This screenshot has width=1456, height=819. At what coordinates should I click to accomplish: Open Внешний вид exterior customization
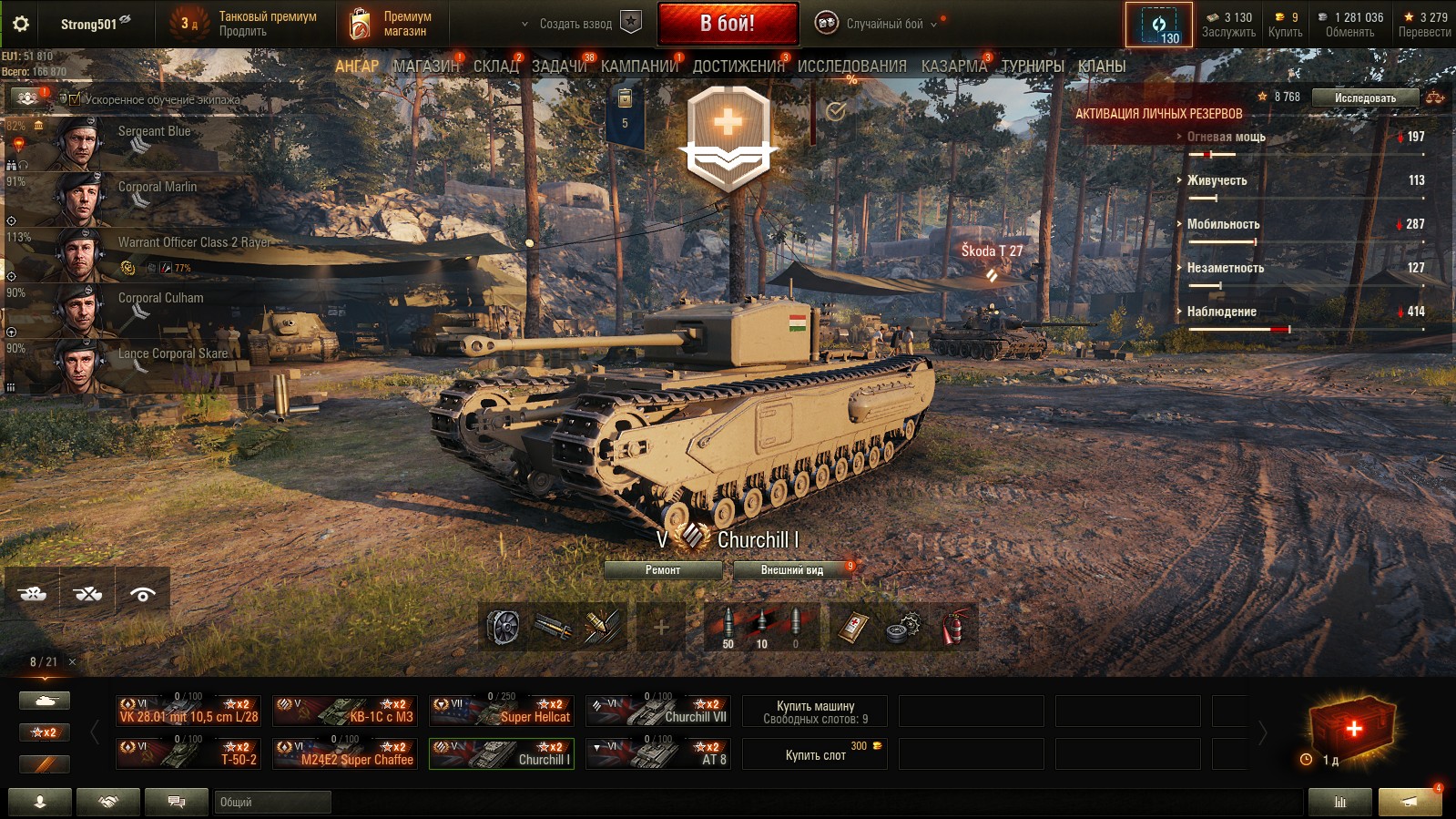[792, 570]
